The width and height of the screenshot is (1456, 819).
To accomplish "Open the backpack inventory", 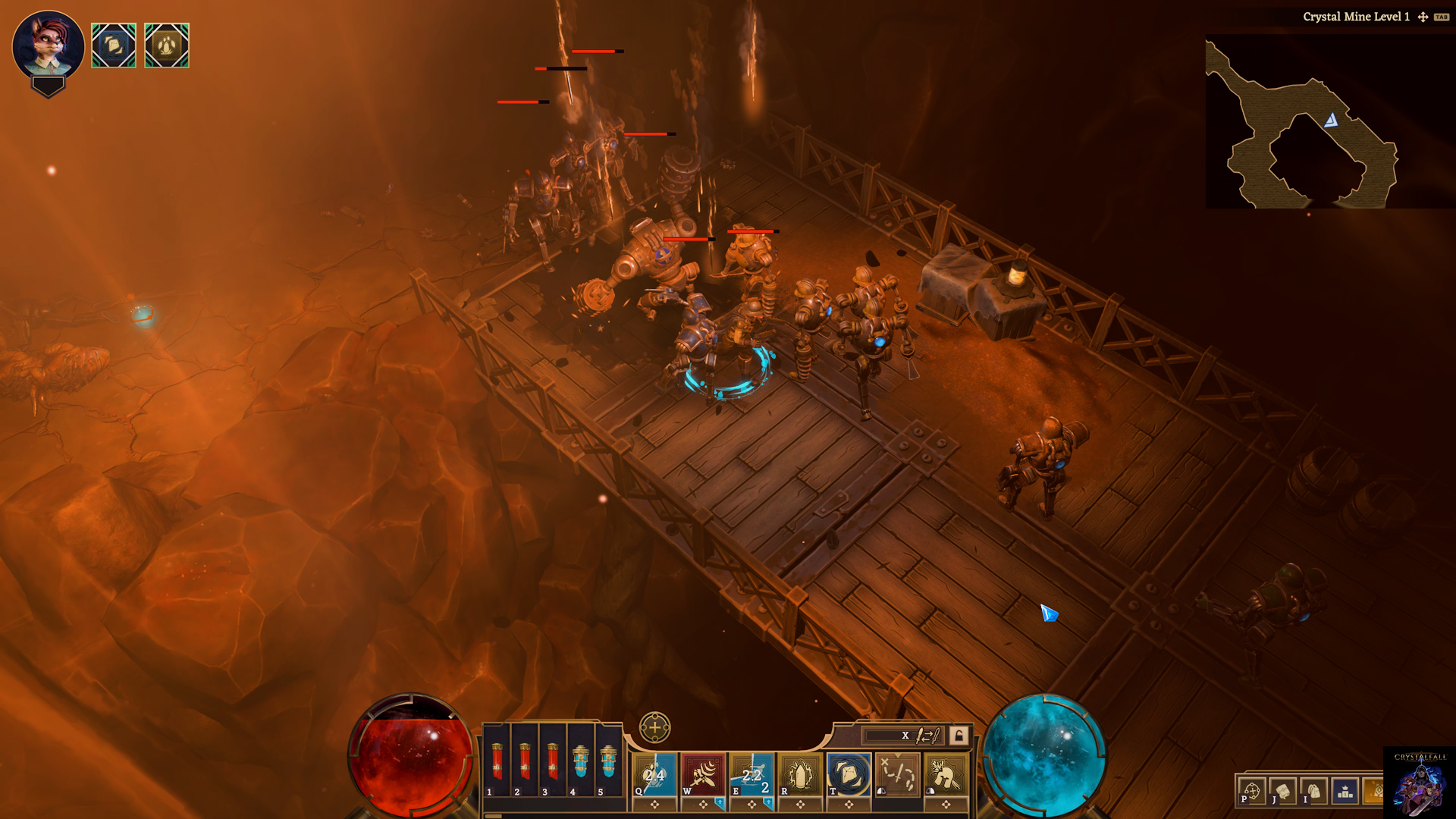I will 1314,792.
